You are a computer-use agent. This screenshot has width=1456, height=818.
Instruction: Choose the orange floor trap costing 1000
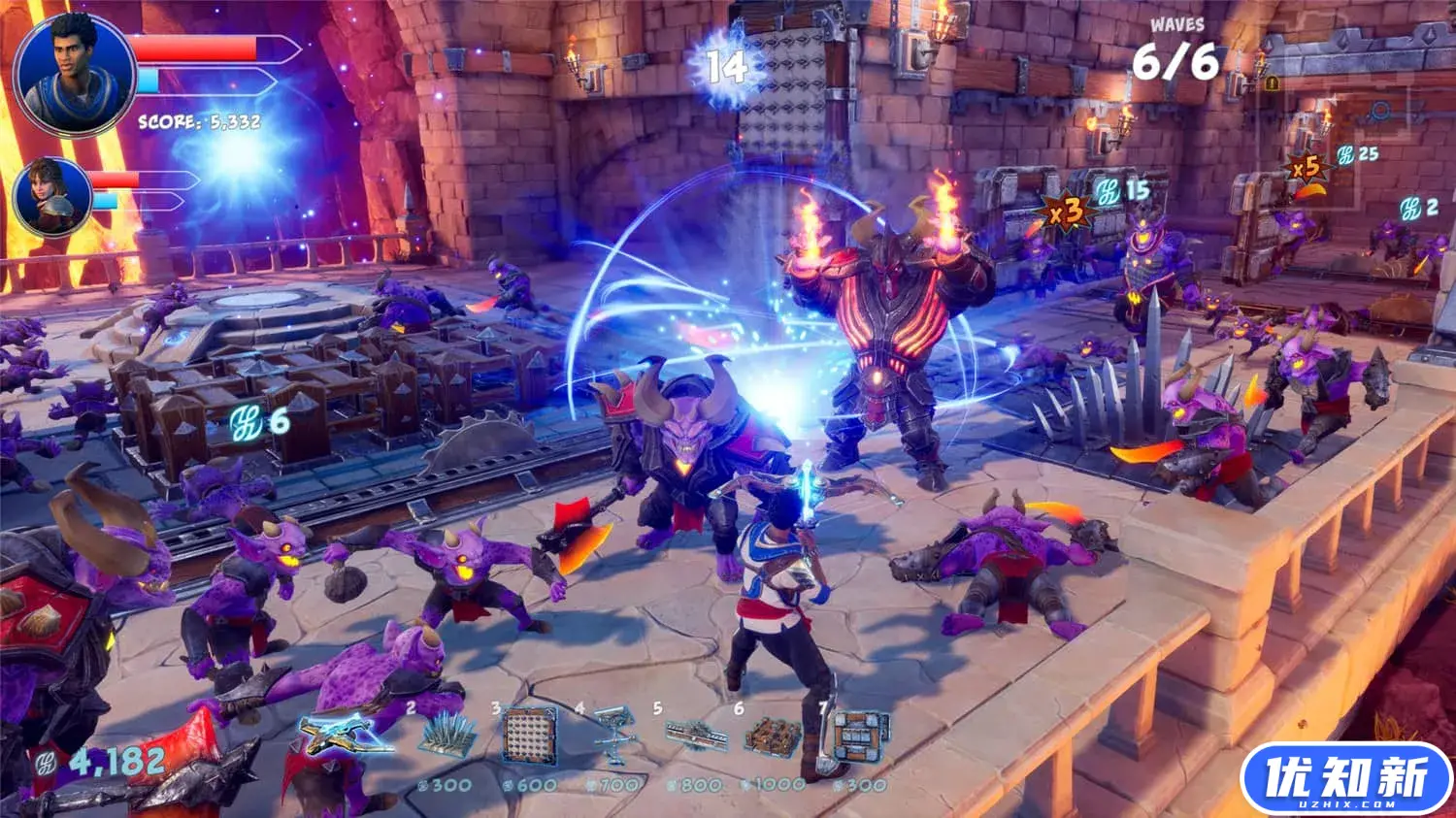[x=773, y=737]
